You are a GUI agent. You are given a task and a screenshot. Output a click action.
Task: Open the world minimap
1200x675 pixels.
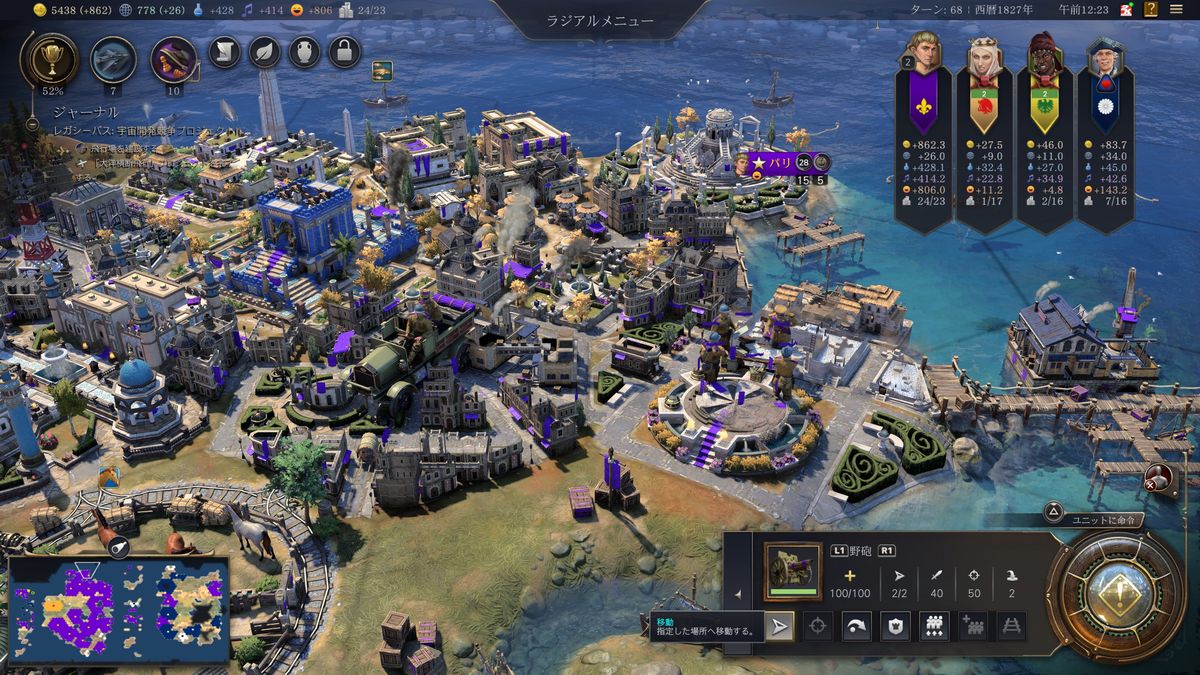pos(118,610)
